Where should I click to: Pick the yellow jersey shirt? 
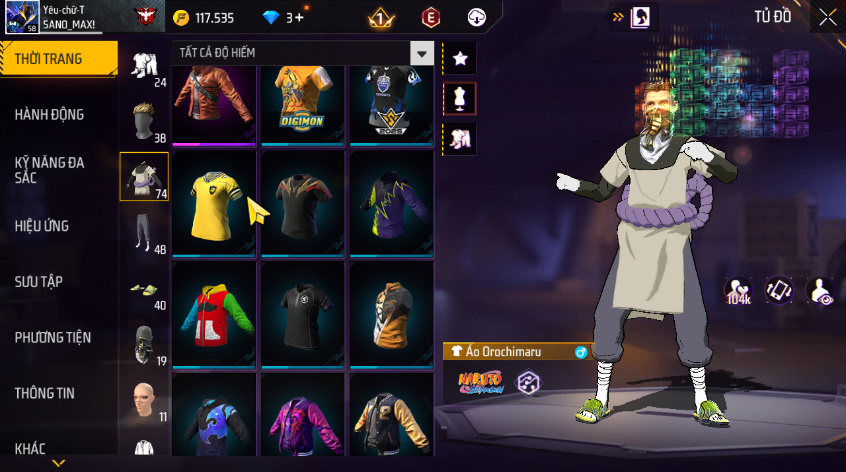click(214, 202)
